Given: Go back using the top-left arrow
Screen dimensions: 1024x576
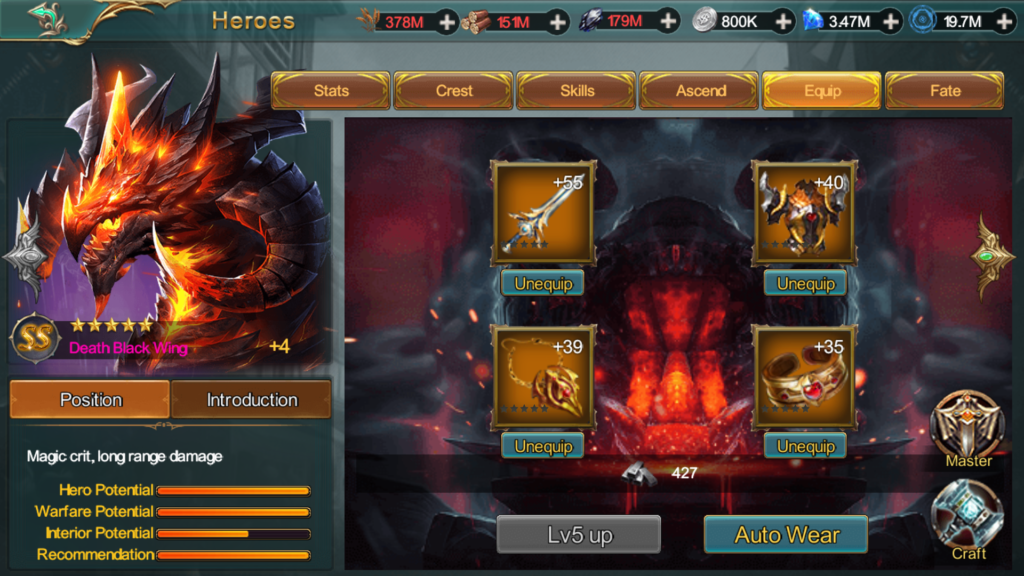Looking at the screenshot, I should pos(45,17).
